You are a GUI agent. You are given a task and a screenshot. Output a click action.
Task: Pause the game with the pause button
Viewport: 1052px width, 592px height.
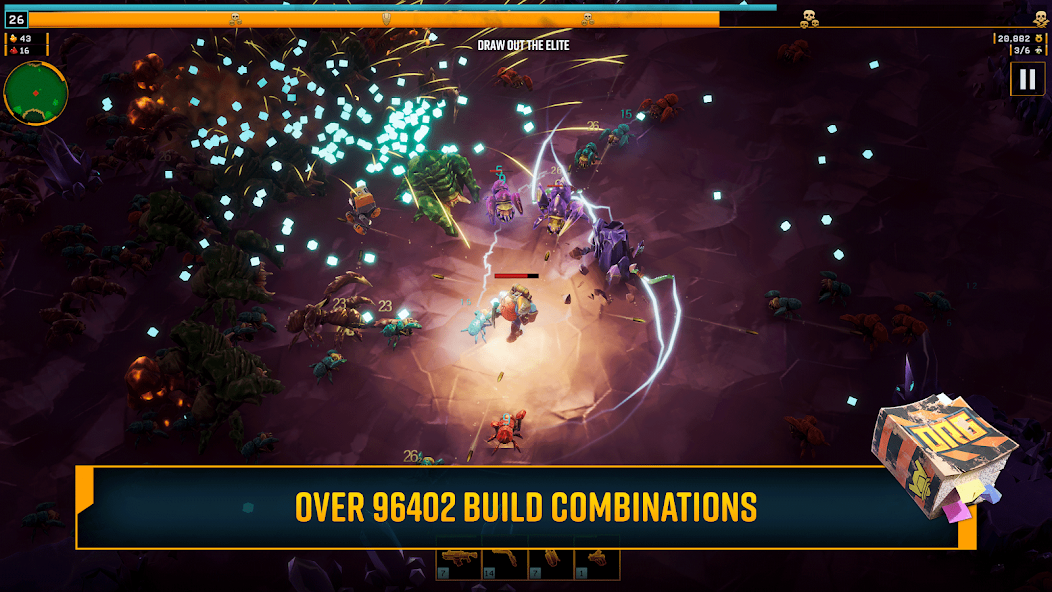coord(1027,79)
